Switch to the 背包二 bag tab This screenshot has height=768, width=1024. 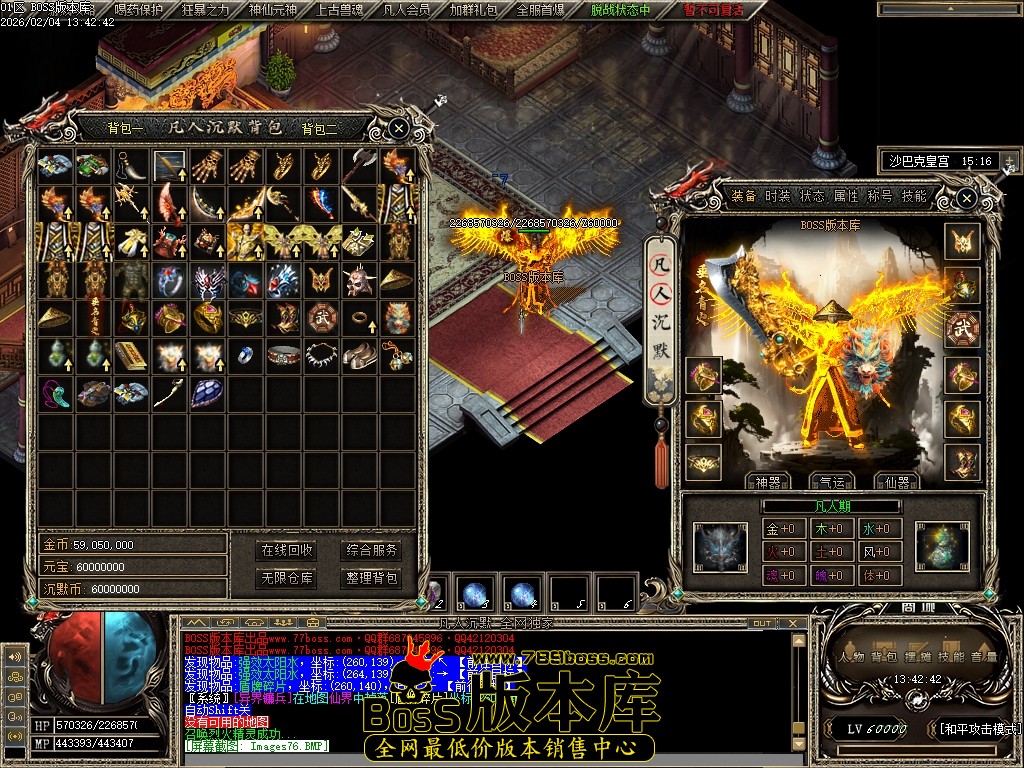320,128
